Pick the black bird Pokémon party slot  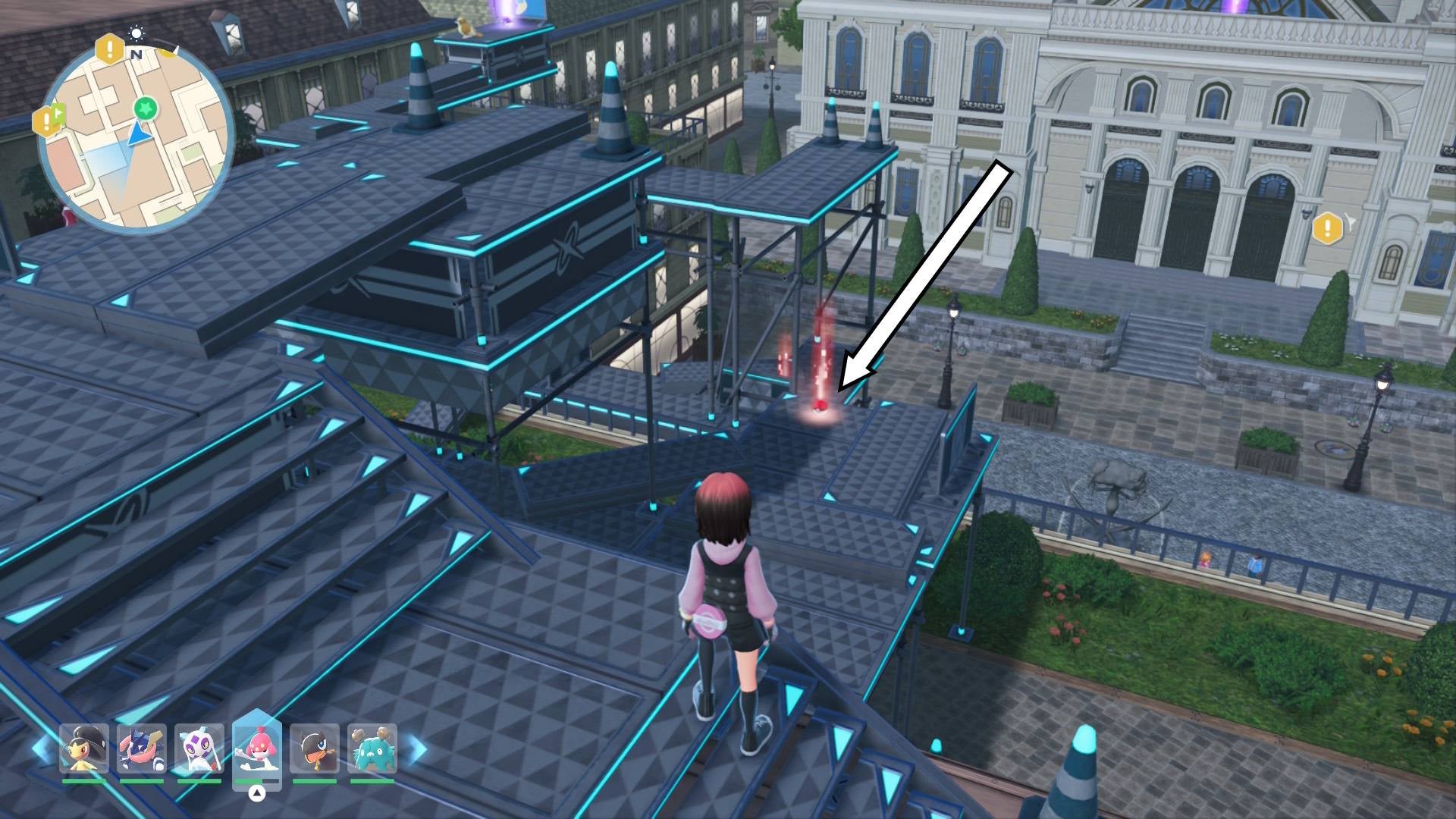[x=314, y=749]
